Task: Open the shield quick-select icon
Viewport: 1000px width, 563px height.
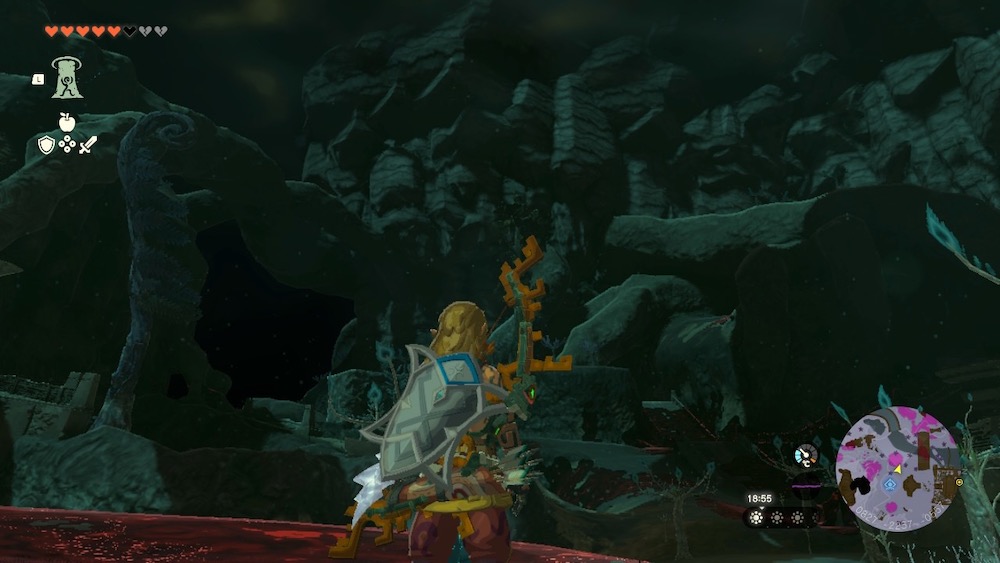Action: 46,145
